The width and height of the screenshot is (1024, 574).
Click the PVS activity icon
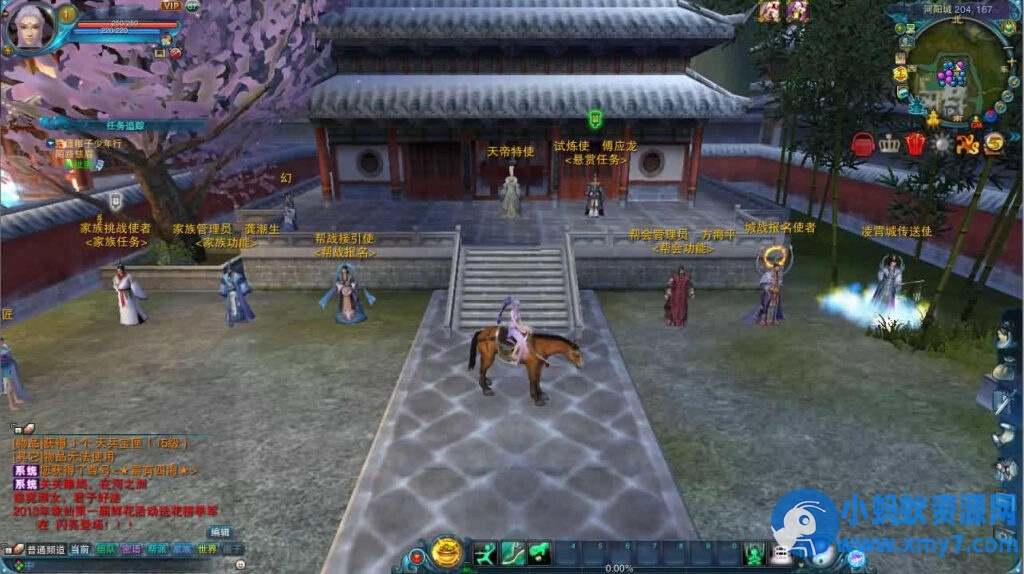pos(967,144)
